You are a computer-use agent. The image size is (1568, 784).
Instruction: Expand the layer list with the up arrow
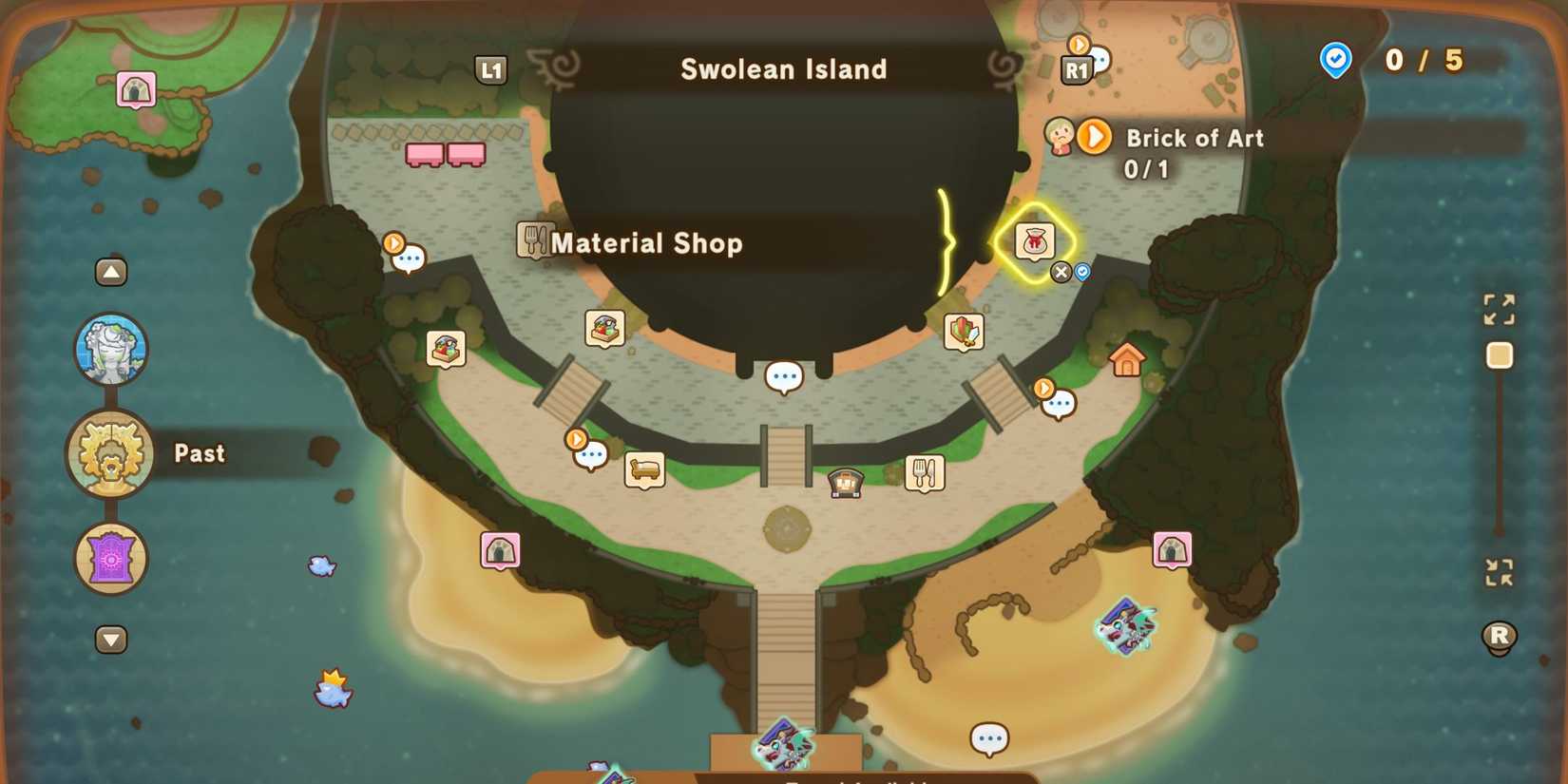click(111, 272)
